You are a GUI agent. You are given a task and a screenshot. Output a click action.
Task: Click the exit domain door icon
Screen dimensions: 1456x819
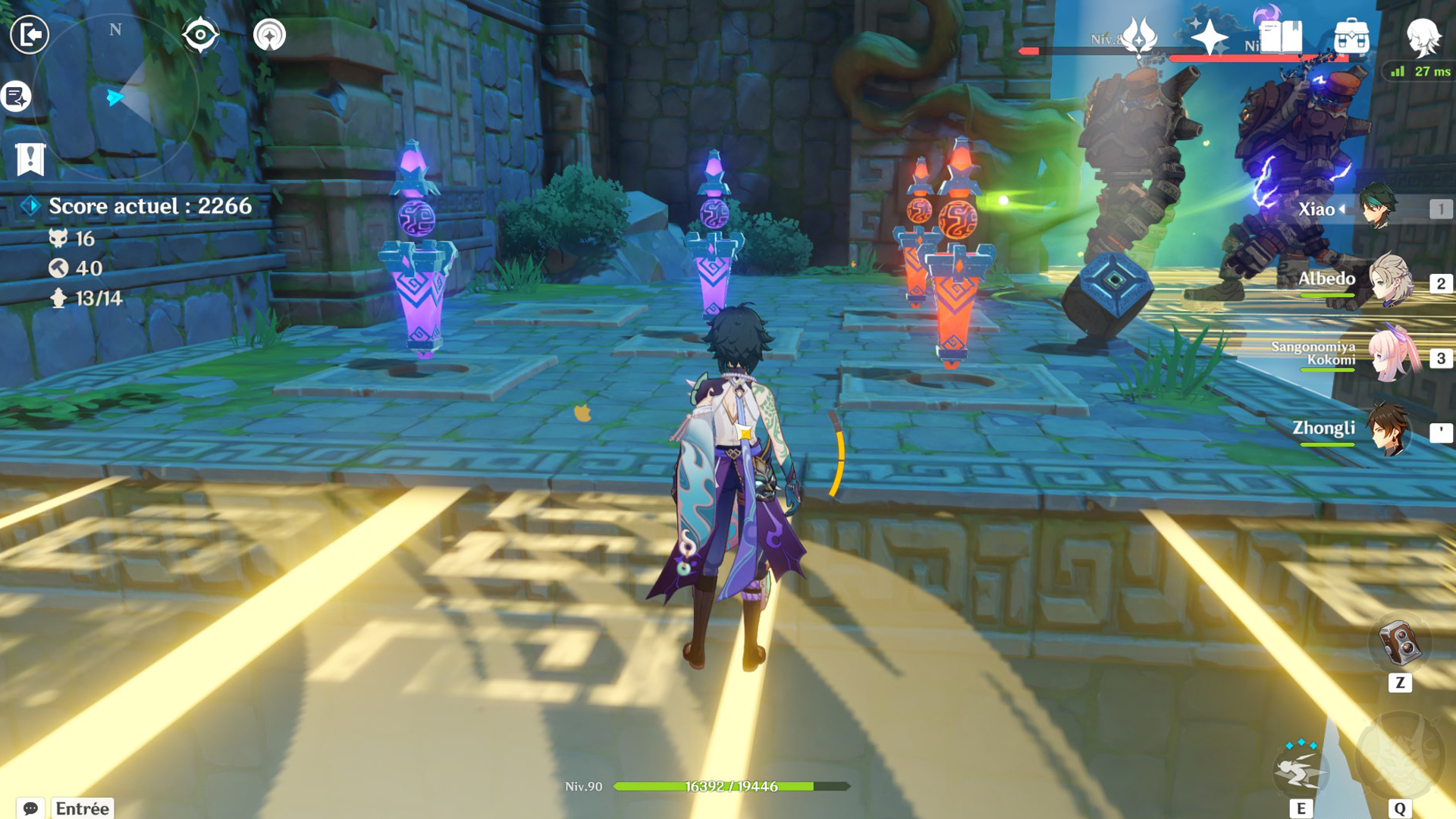(30, 34)
